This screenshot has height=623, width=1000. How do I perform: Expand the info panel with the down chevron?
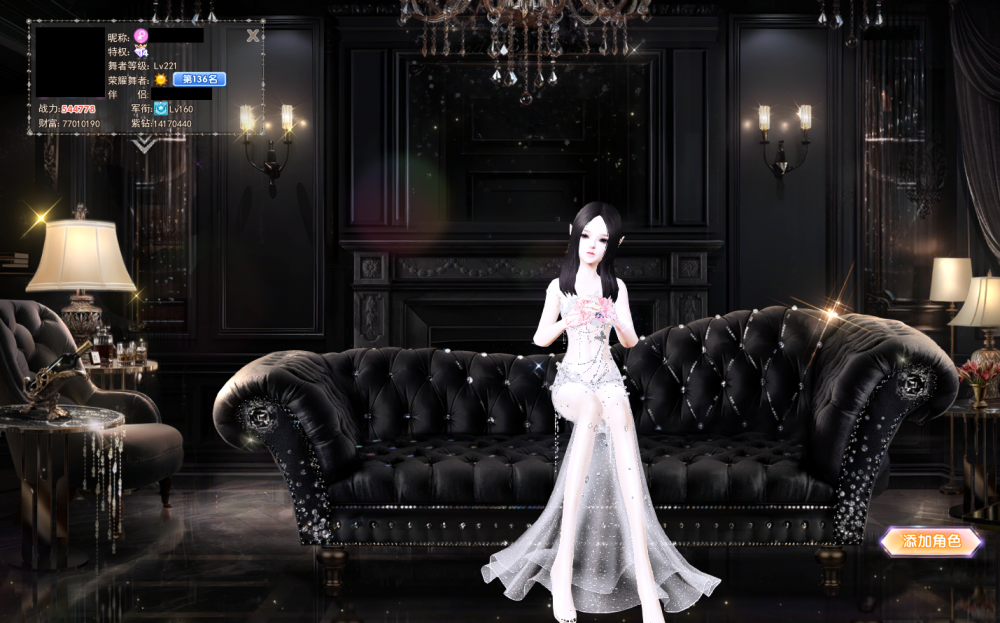(145, 145)
